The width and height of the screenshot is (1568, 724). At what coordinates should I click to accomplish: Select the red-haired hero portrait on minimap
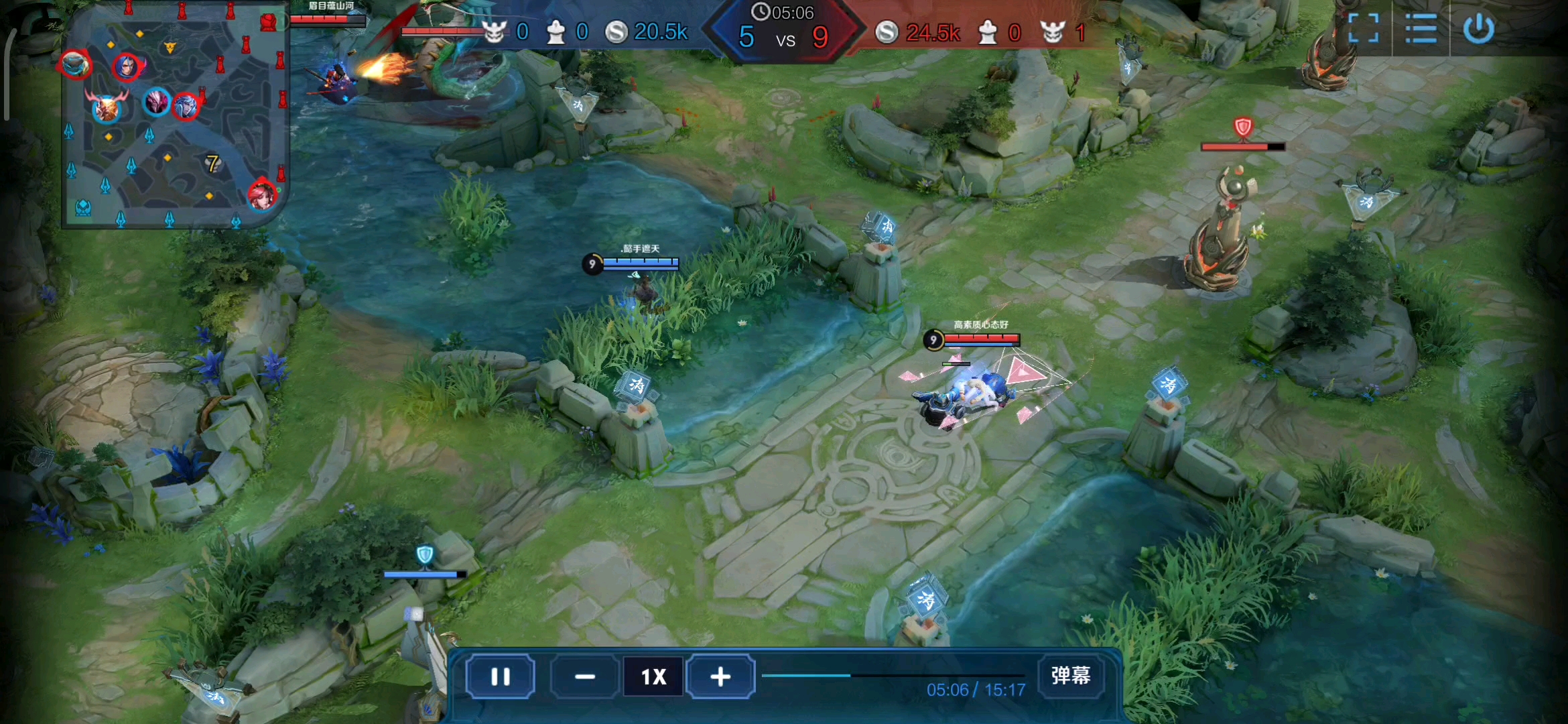click(x=262, y=194)
